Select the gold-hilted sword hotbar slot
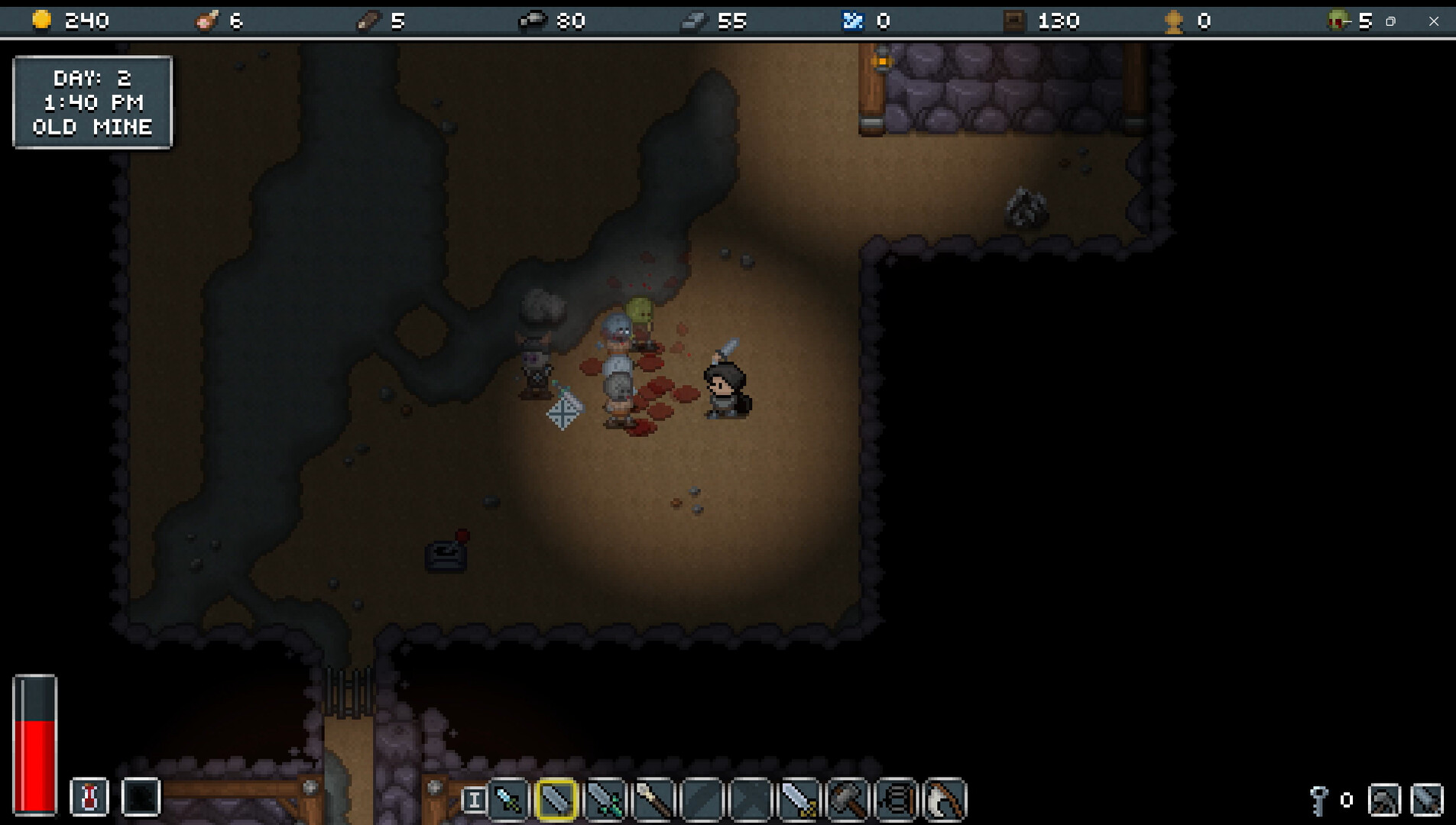 (799, 799)
